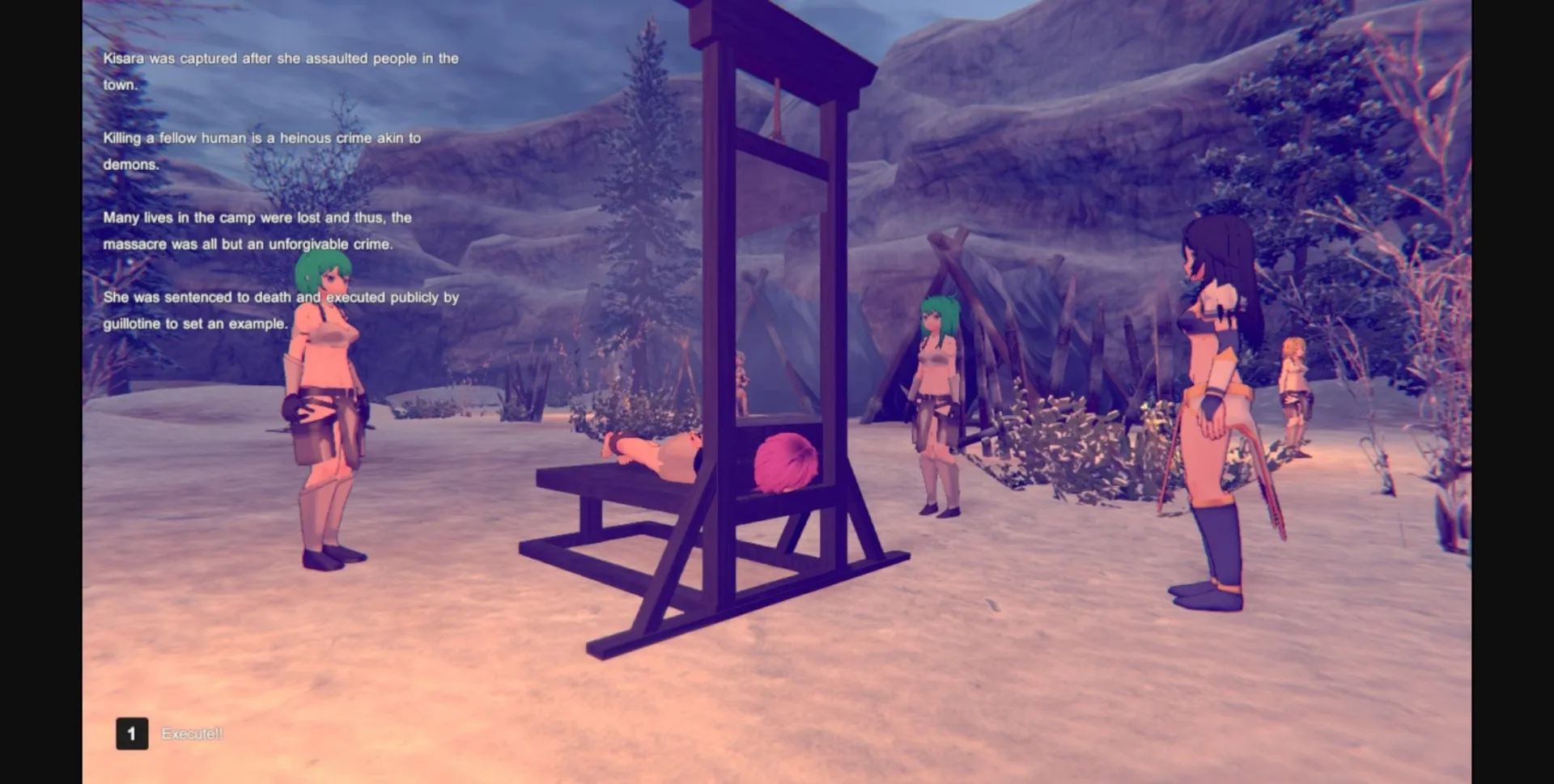Image resolution: width=1554 pixels, height=784 pixels.
Task: Click the "1" keyboard key icon
Action: (x=132, y=734)
